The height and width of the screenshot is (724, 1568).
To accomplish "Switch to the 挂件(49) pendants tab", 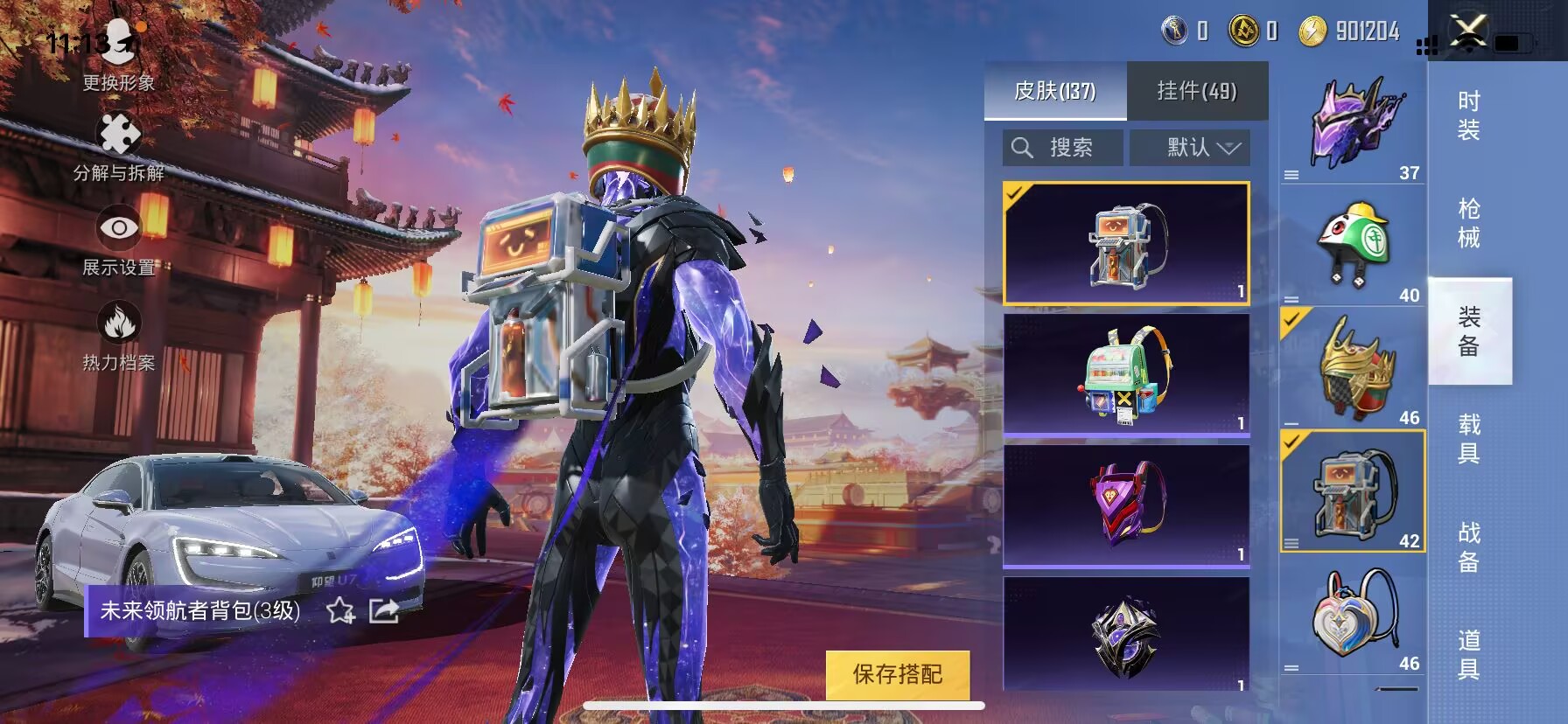I will click(1197, 91).
